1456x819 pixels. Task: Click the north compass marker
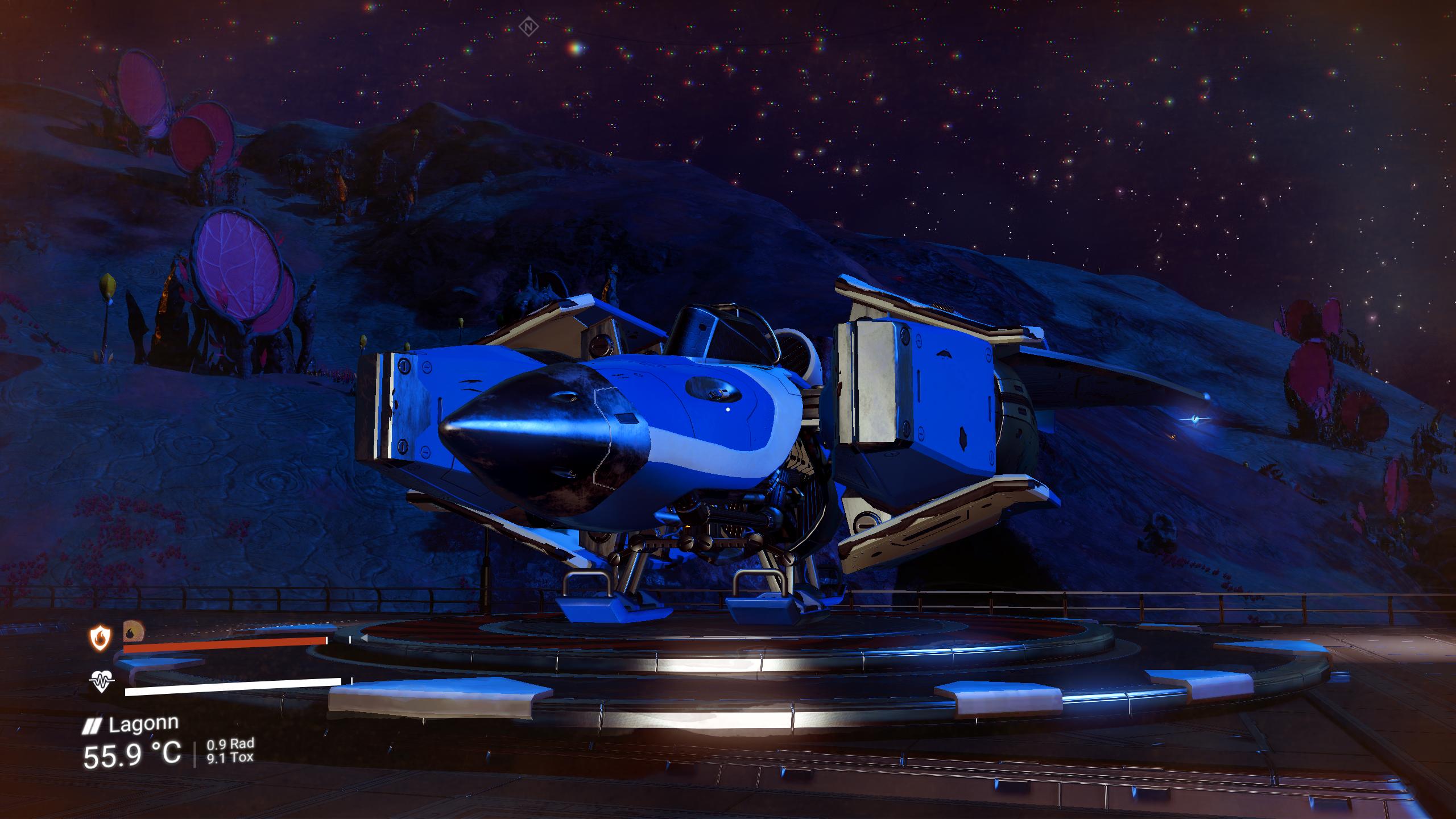click(529, 27)
